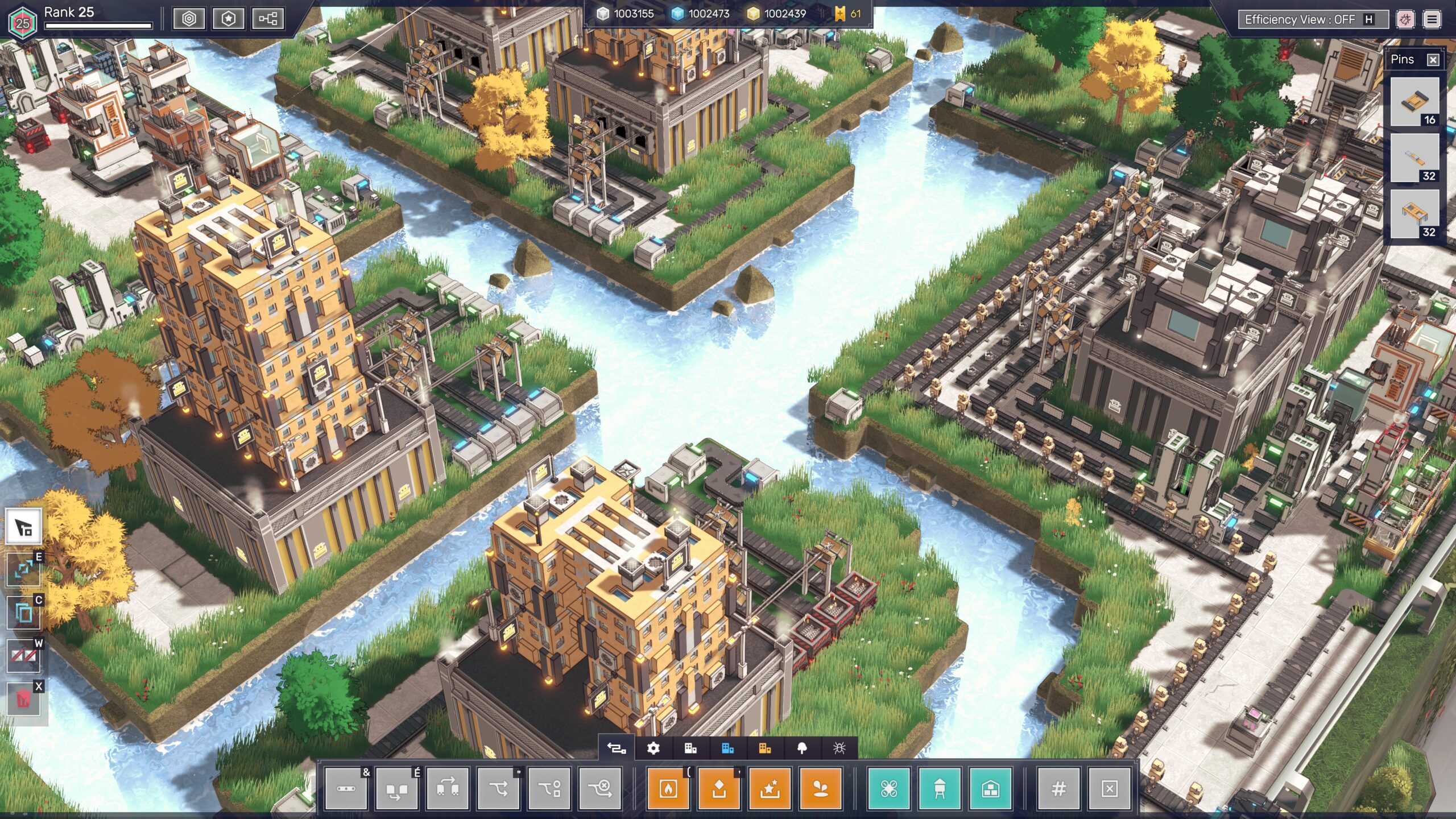
Task: Switch to the blue buildings tab
Action: 727,748
